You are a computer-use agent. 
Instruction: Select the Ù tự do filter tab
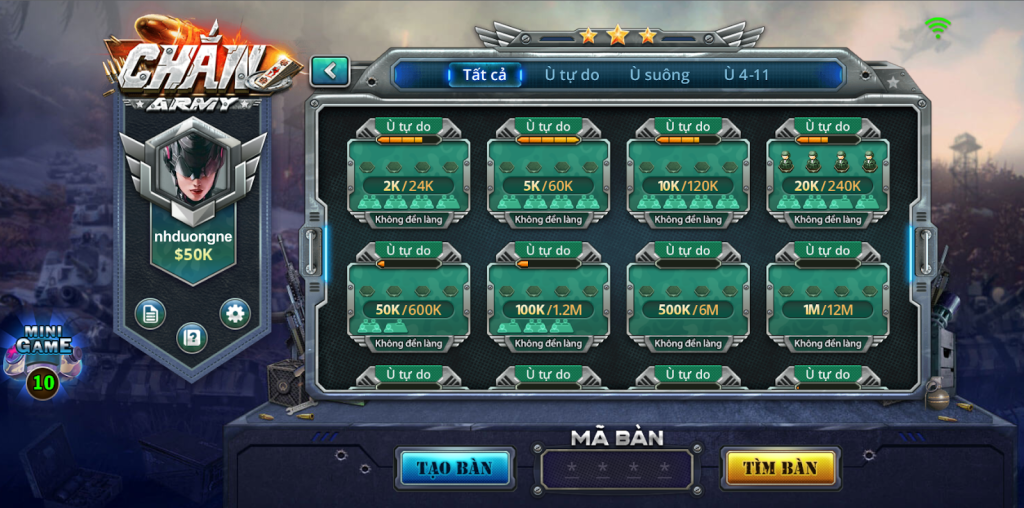(x=572, y=75)
